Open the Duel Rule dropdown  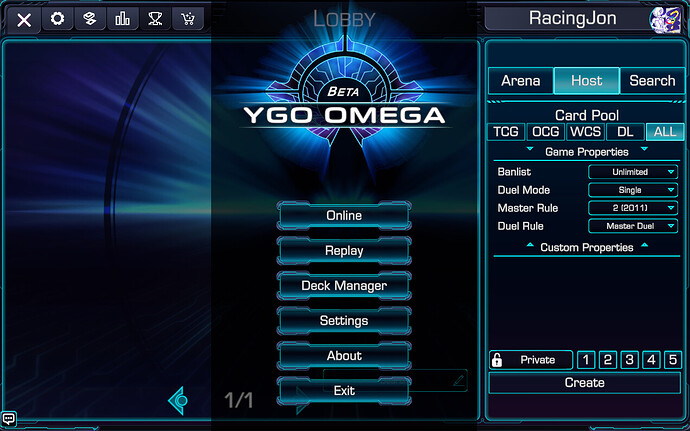pyautogui.click(x=633, y=226)
